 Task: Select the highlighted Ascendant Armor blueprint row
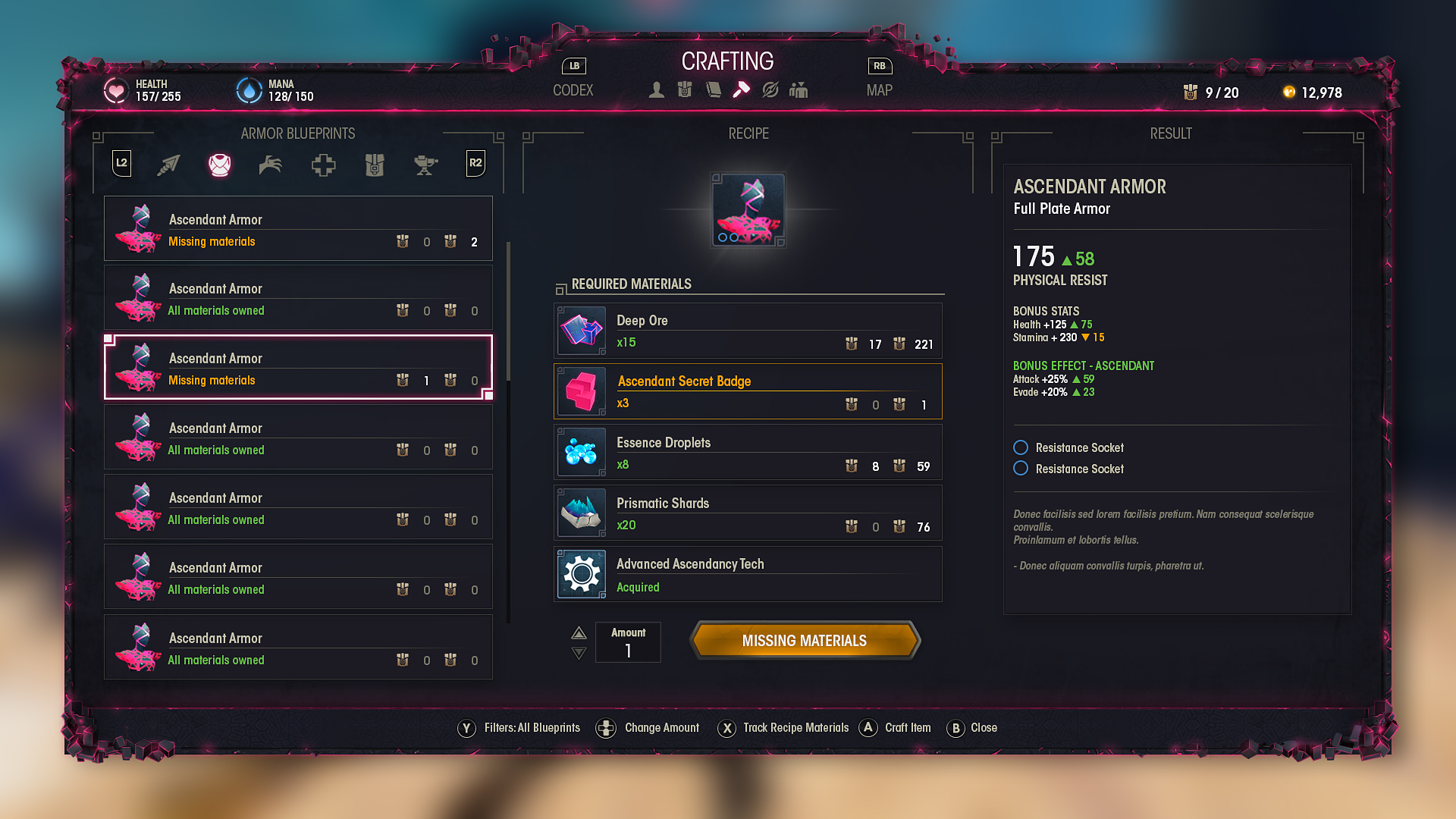coord(298,368)
